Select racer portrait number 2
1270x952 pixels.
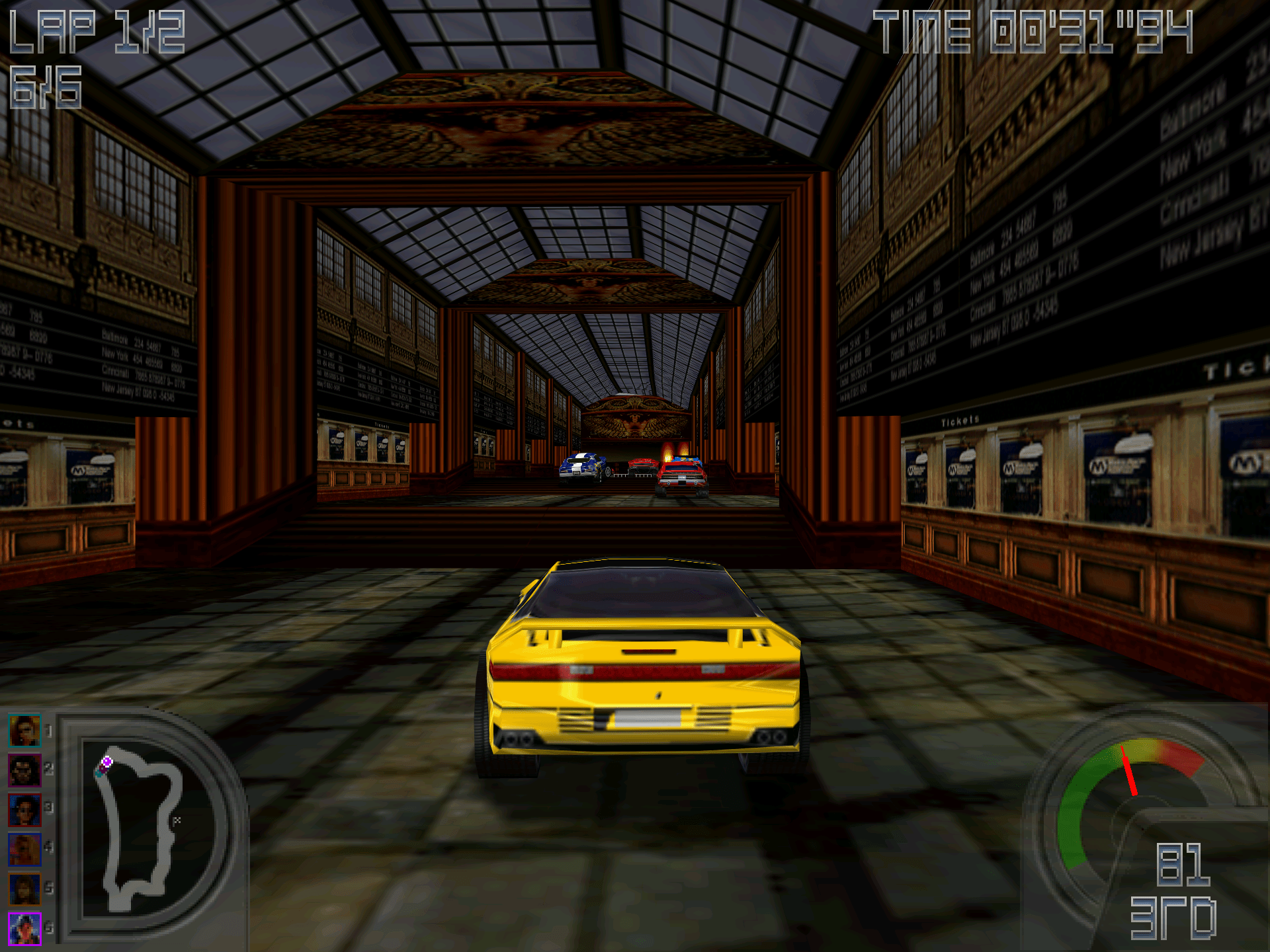25,770
